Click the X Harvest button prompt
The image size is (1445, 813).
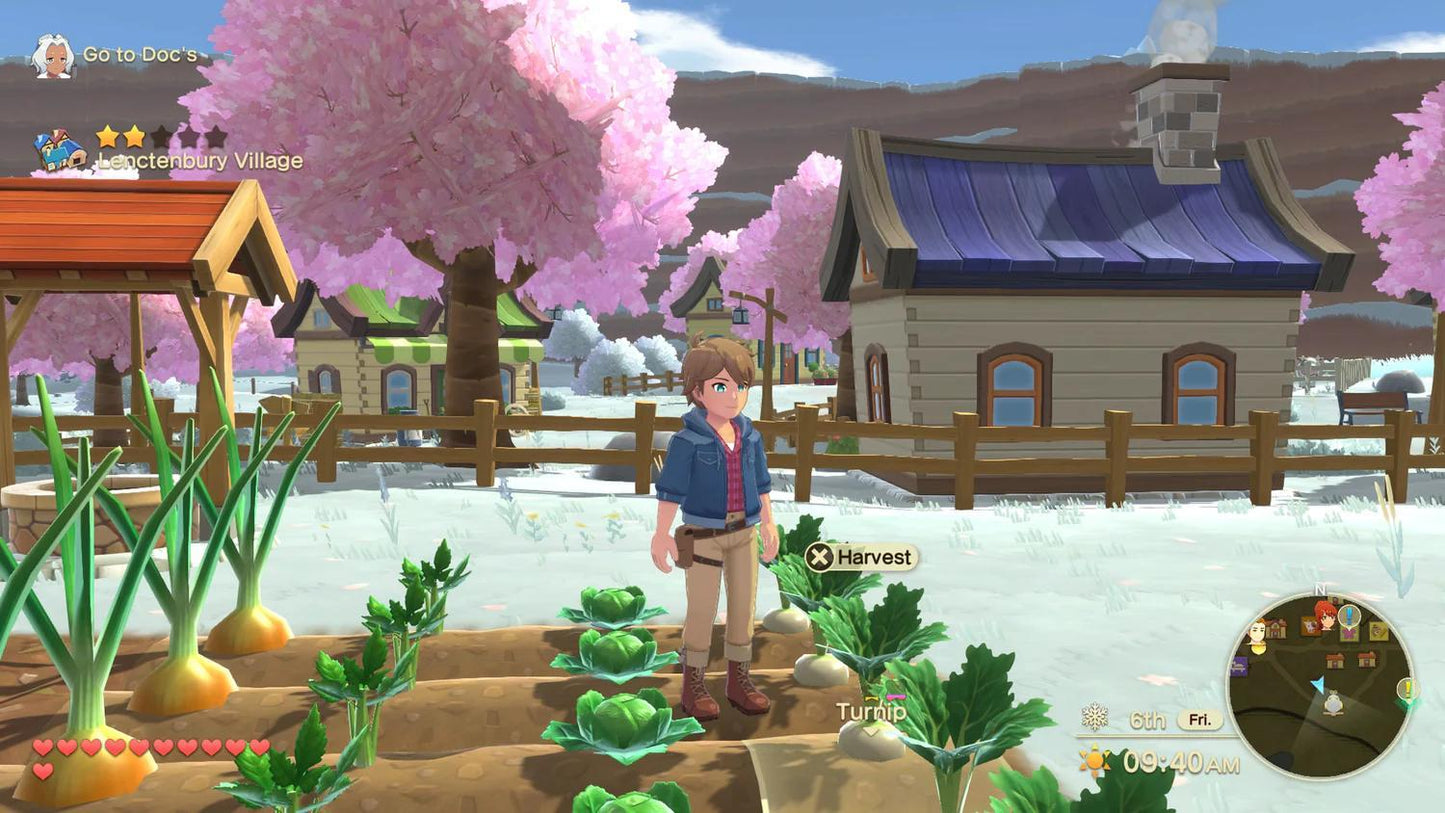[x=861, y=558]
